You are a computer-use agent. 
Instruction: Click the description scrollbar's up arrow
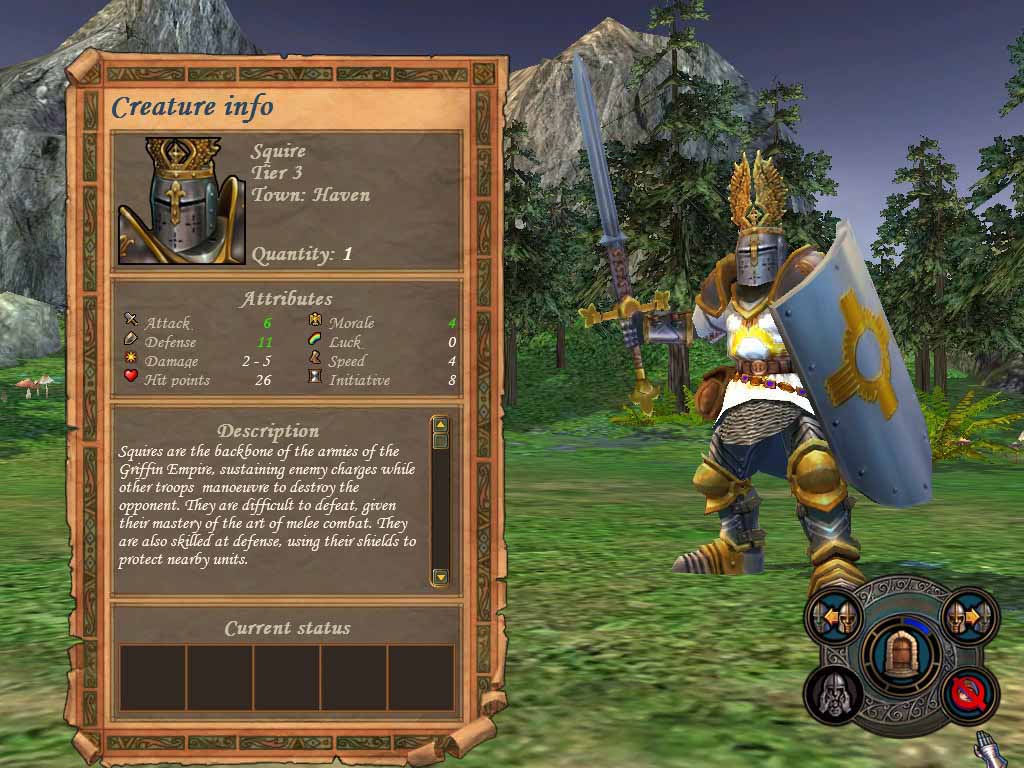440,425
